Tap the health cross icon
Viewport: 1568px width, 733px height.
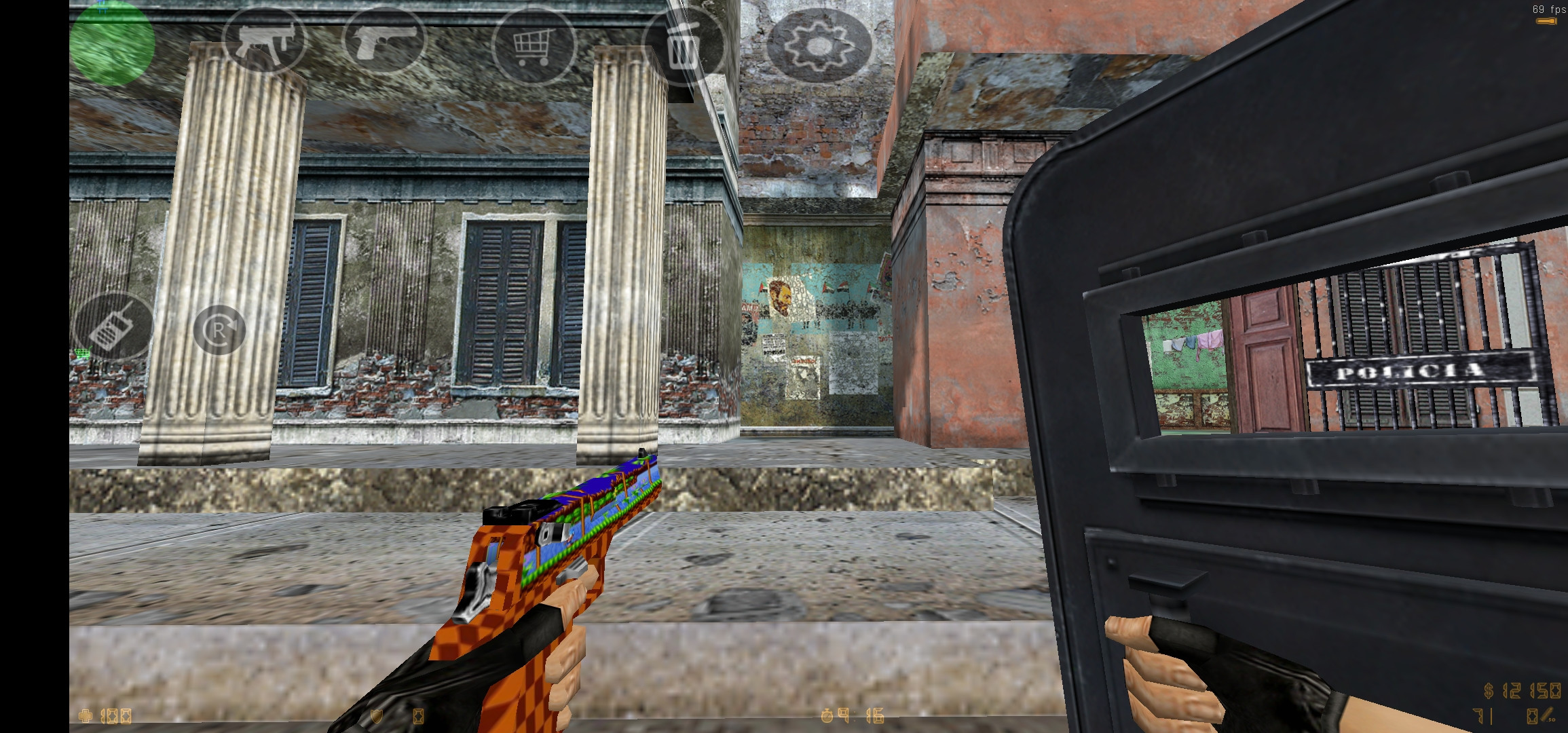[x=84, y=717]
